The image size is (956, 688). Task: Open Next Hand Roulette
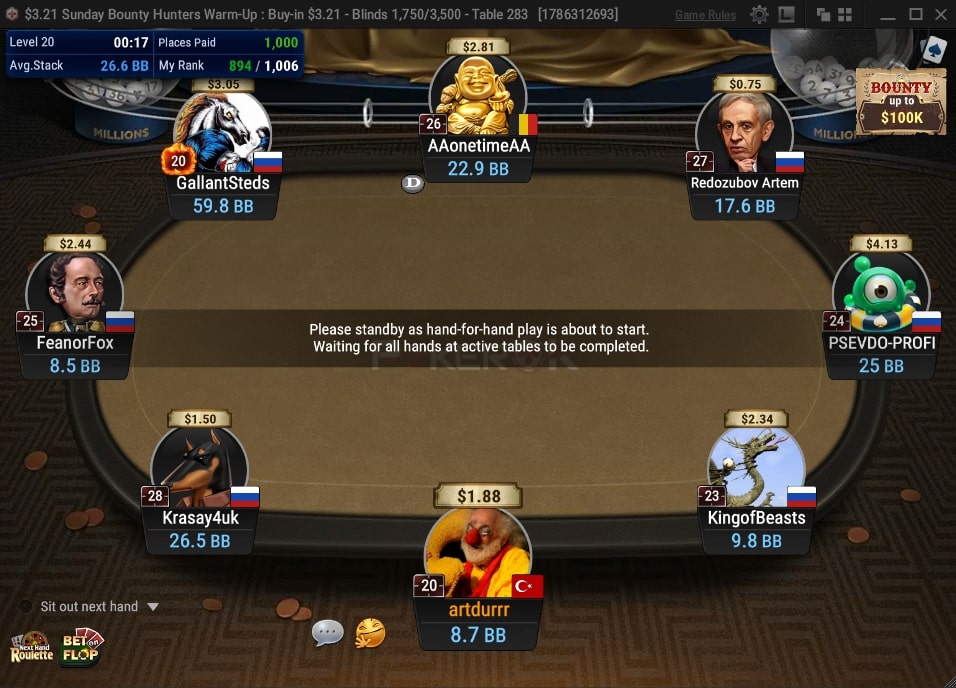[31, 647]
